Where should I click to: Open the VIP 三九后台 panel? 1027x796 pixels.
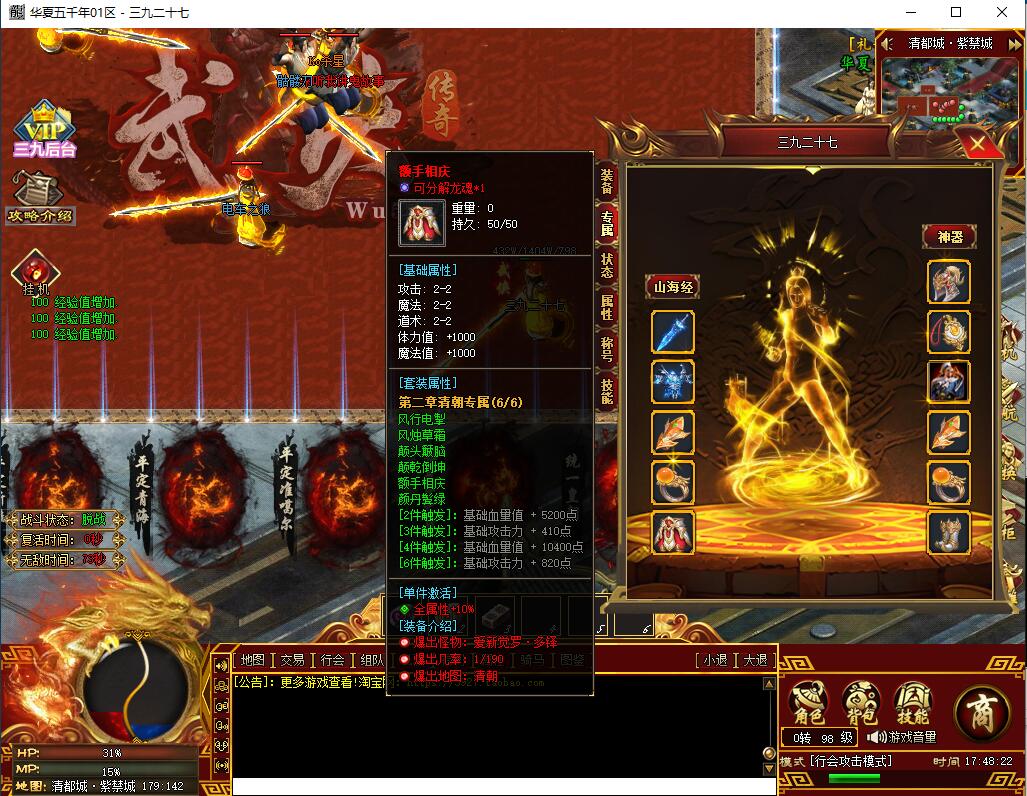coord(44,130)
